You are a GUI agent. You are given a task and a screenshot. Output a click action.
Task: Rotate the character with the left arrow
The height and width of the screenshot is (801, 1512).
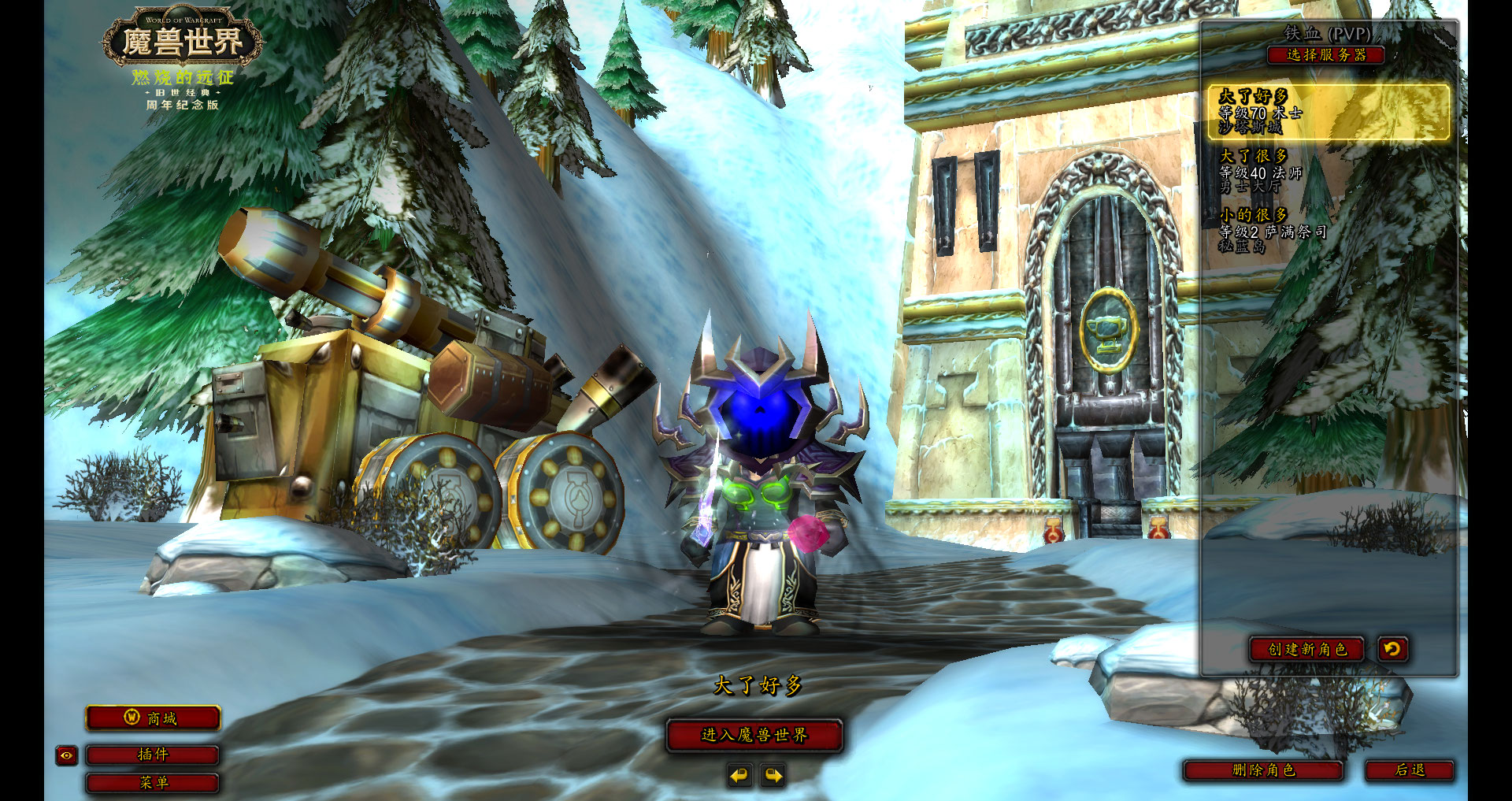[x=739, y=776]
